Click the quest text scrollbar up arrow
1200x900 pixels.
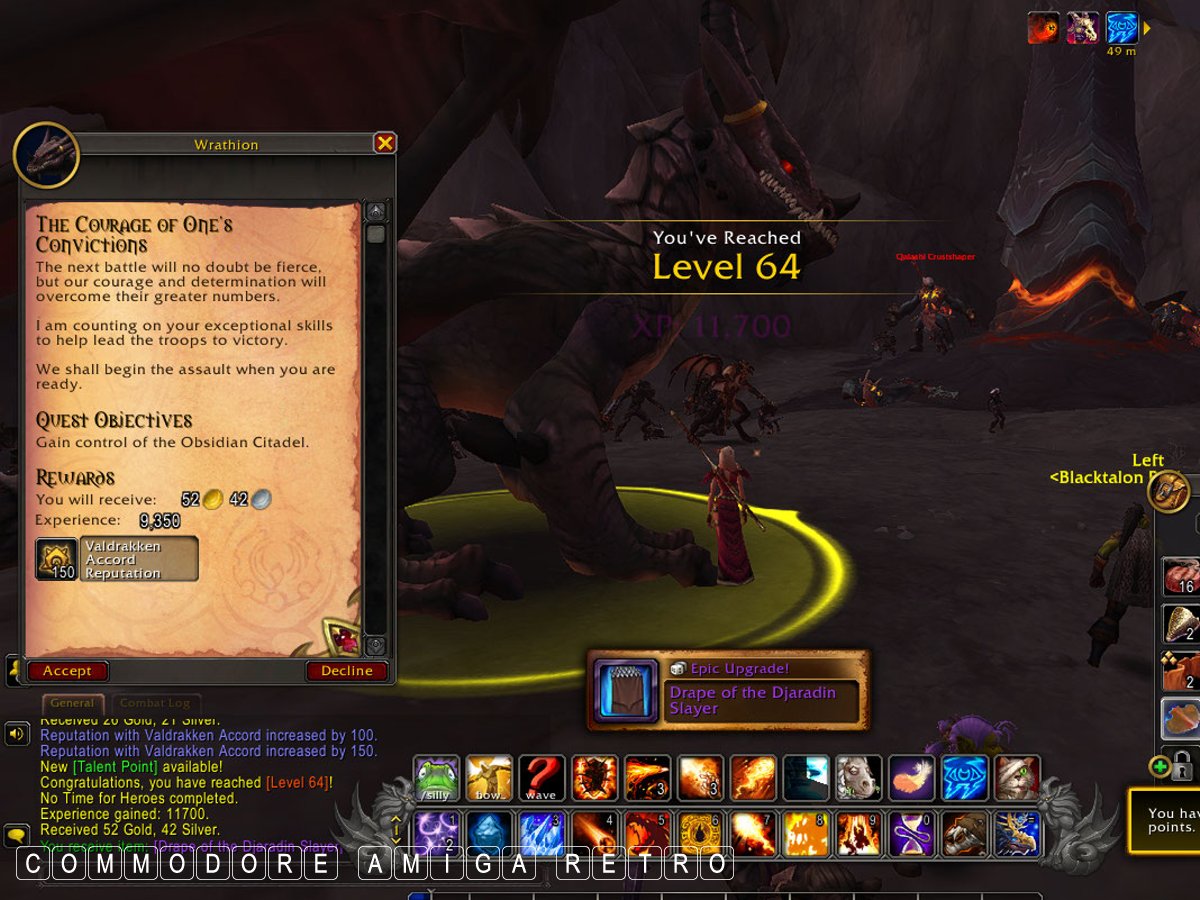coord(376,211)
